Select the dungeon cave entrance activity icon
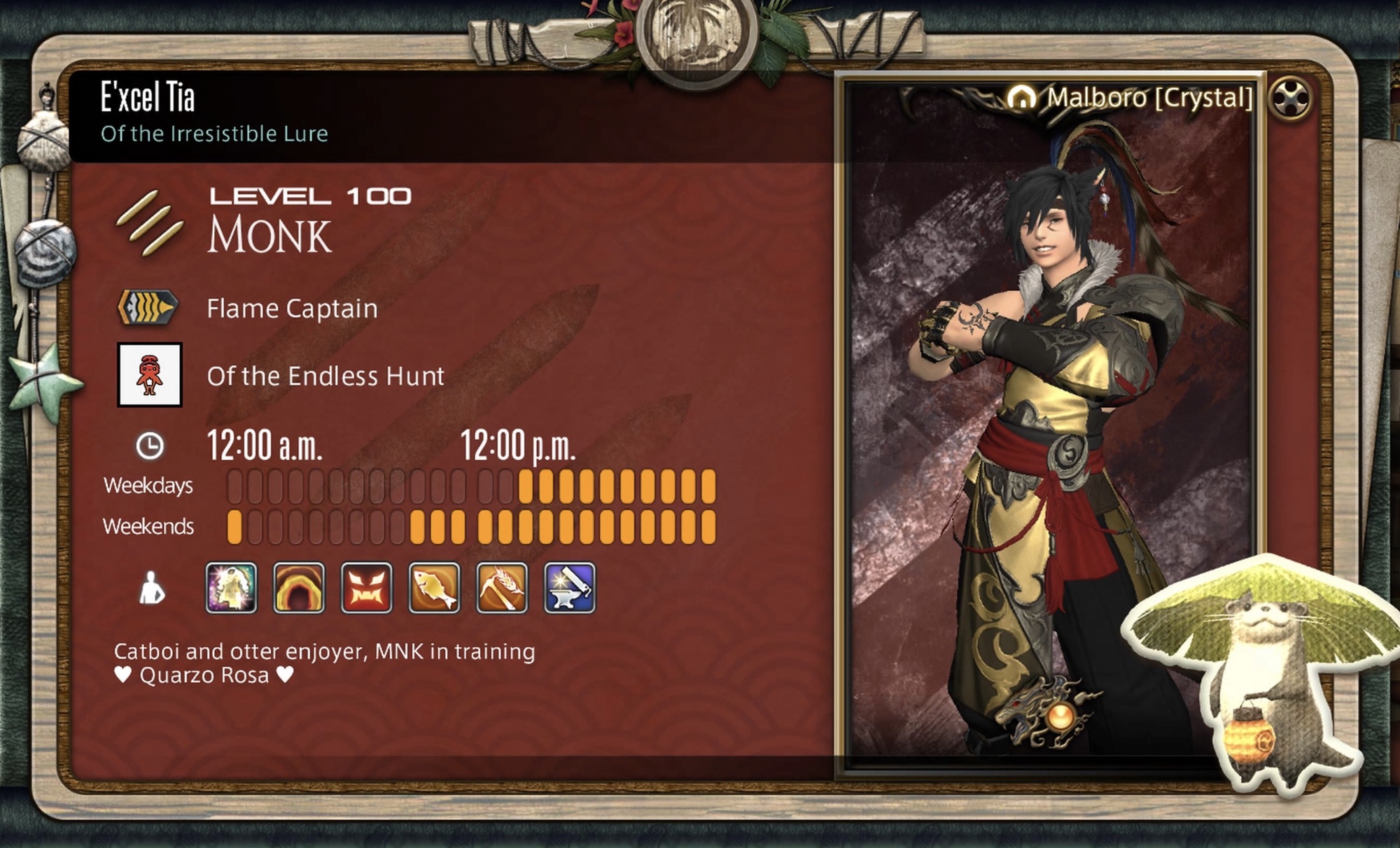The image size is (1400, 848). (299, 588)
